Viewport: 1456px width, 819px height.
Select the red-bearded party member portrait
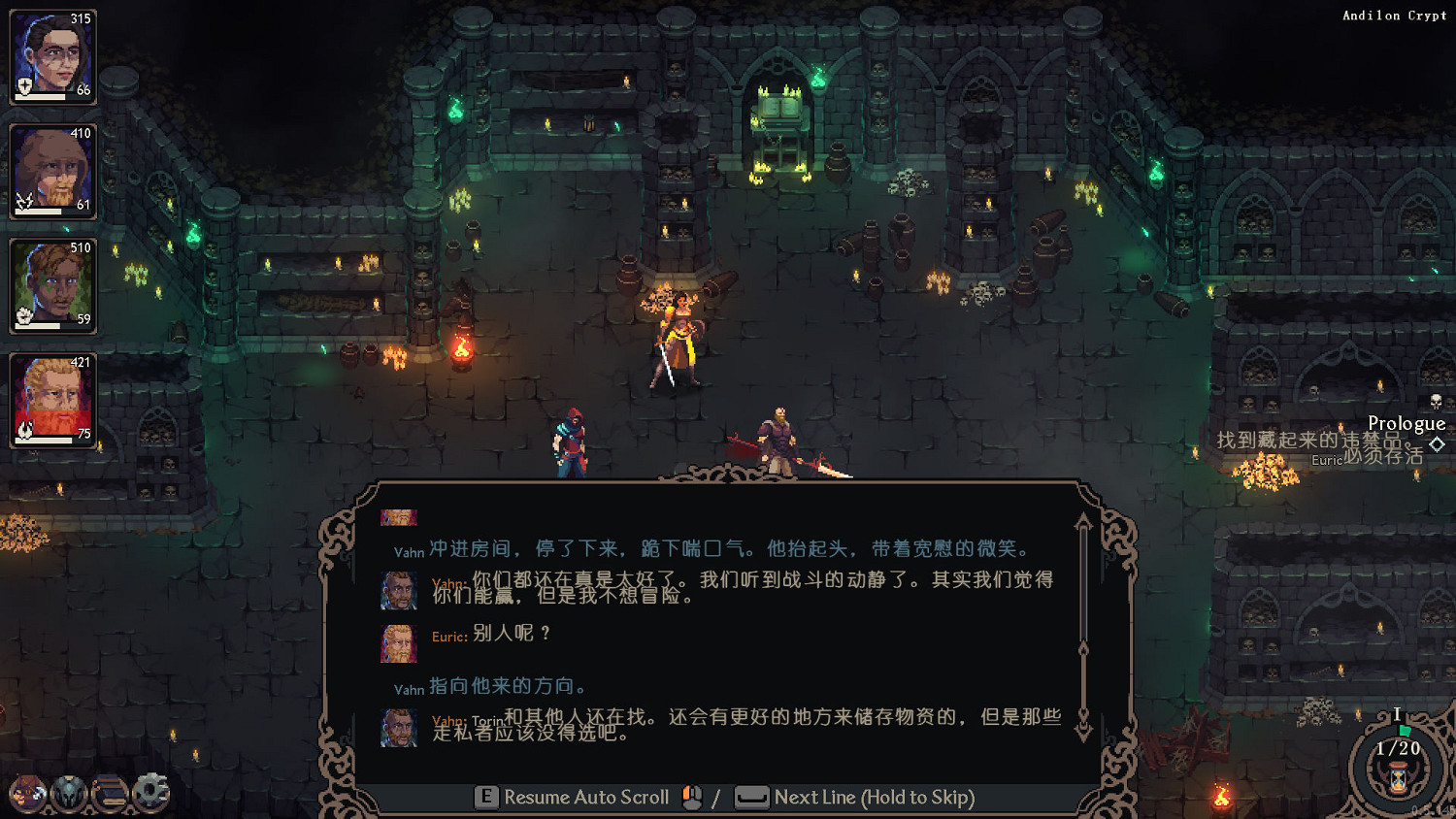pos(51,398)
